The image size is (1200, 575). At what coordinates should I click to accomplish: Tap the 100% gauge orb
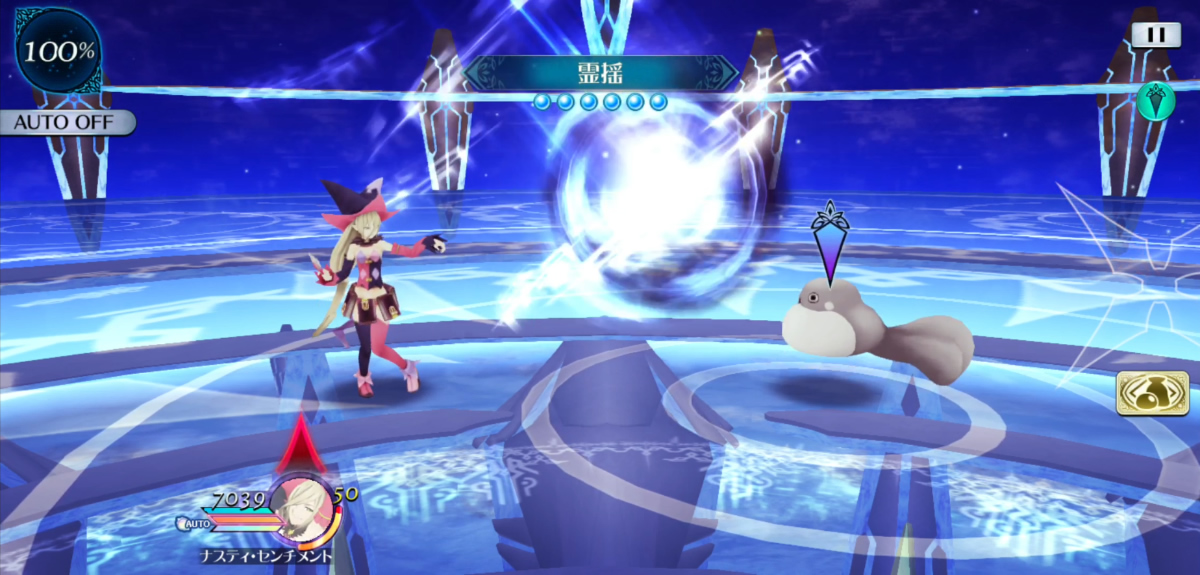point(58,51)
